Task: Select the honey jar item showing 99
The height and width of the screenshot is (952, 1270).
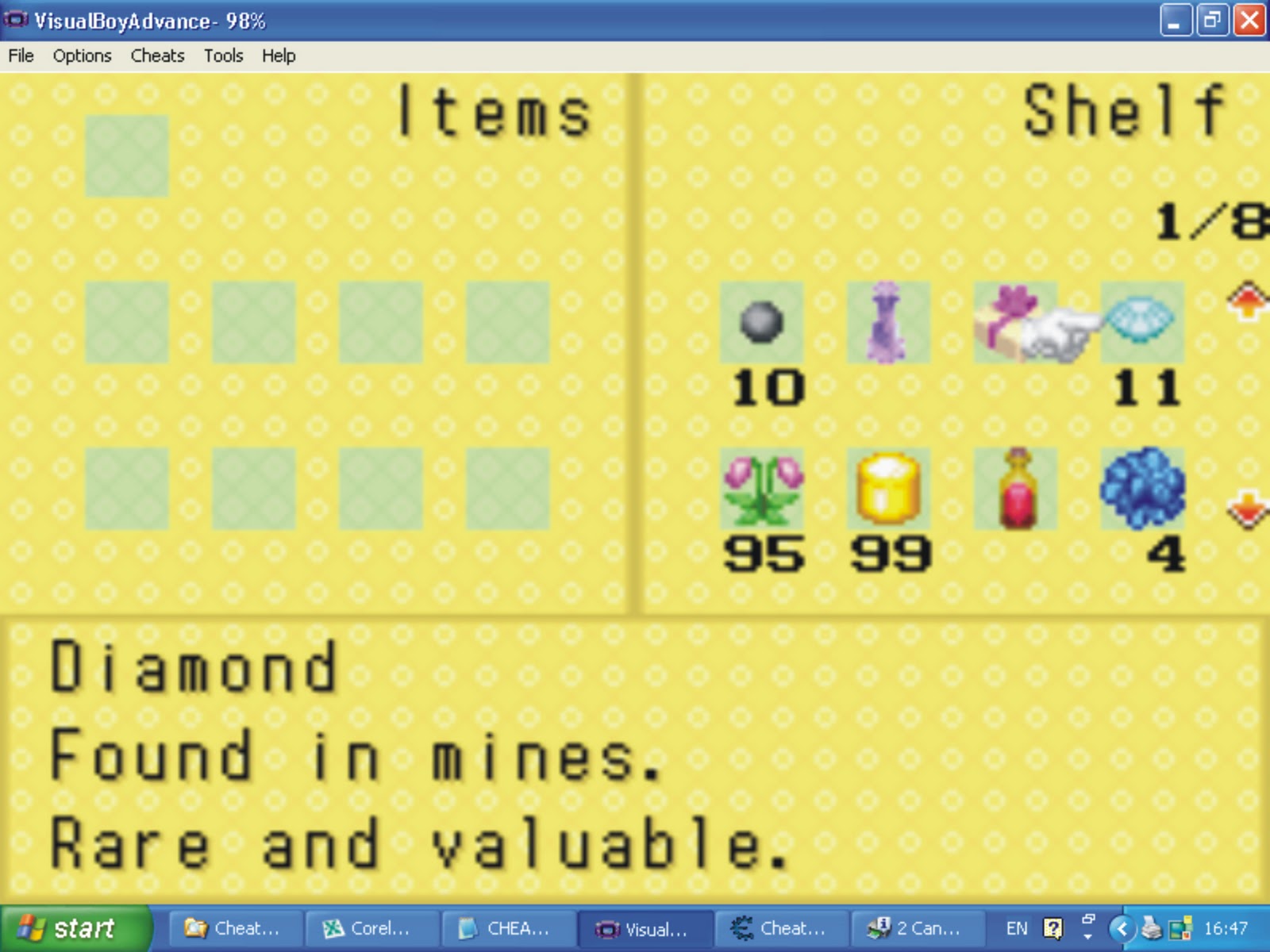Action: [887, 490]
